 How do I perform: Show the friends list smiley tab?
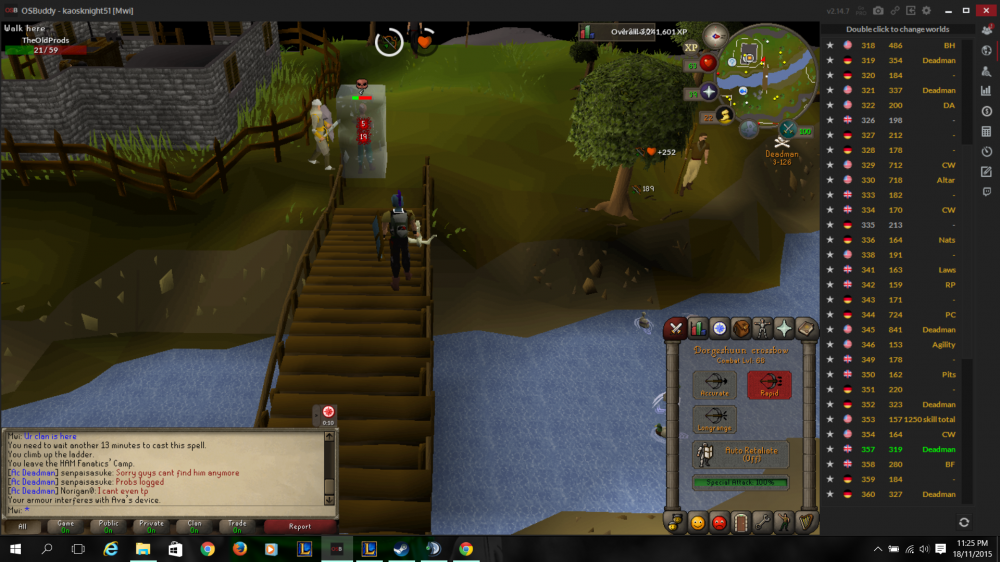tap(697, 522)
